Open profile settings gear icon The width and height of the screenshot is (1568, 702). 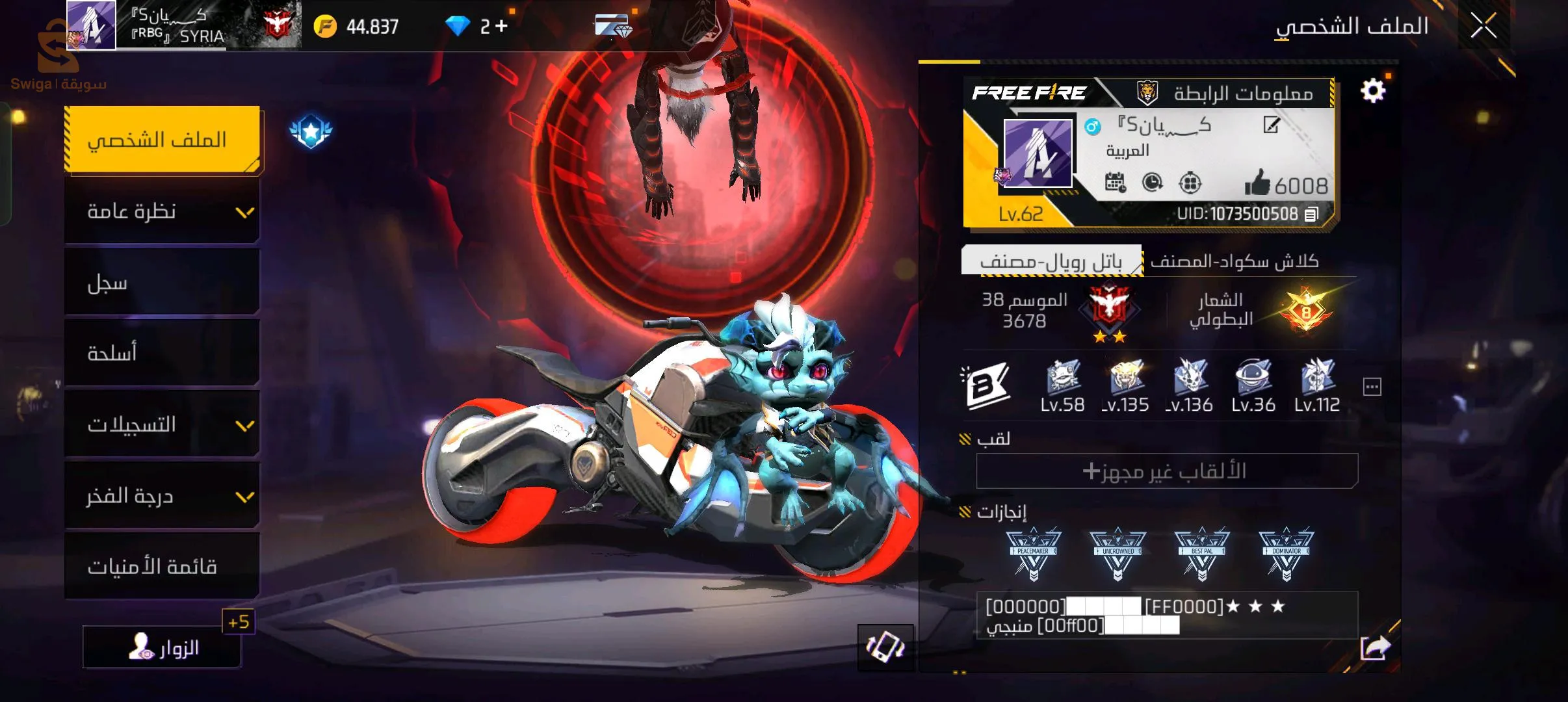(1372, 91)
